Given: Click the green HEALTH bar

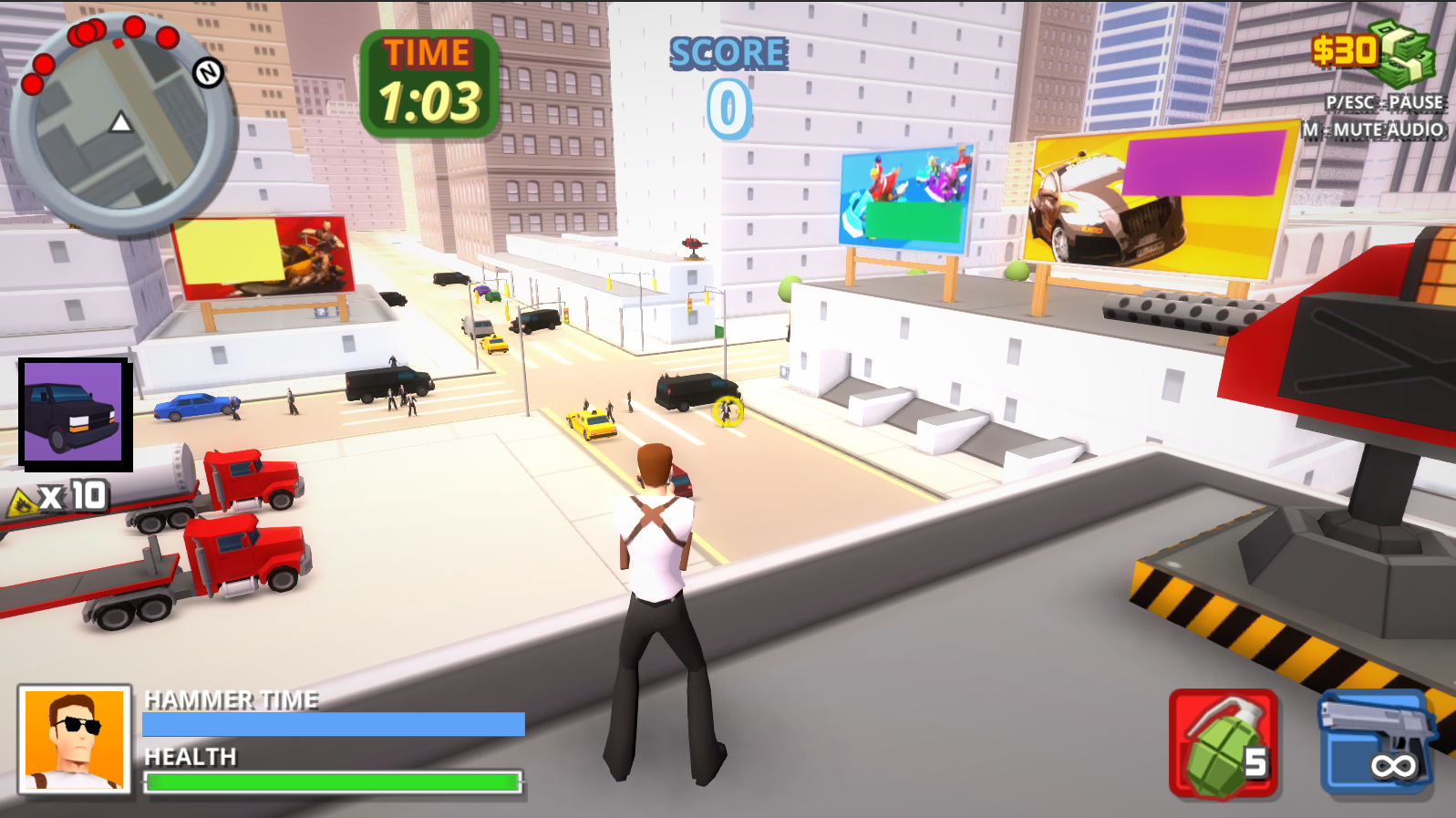Looking at the screenshot, I should click(333, 782).
